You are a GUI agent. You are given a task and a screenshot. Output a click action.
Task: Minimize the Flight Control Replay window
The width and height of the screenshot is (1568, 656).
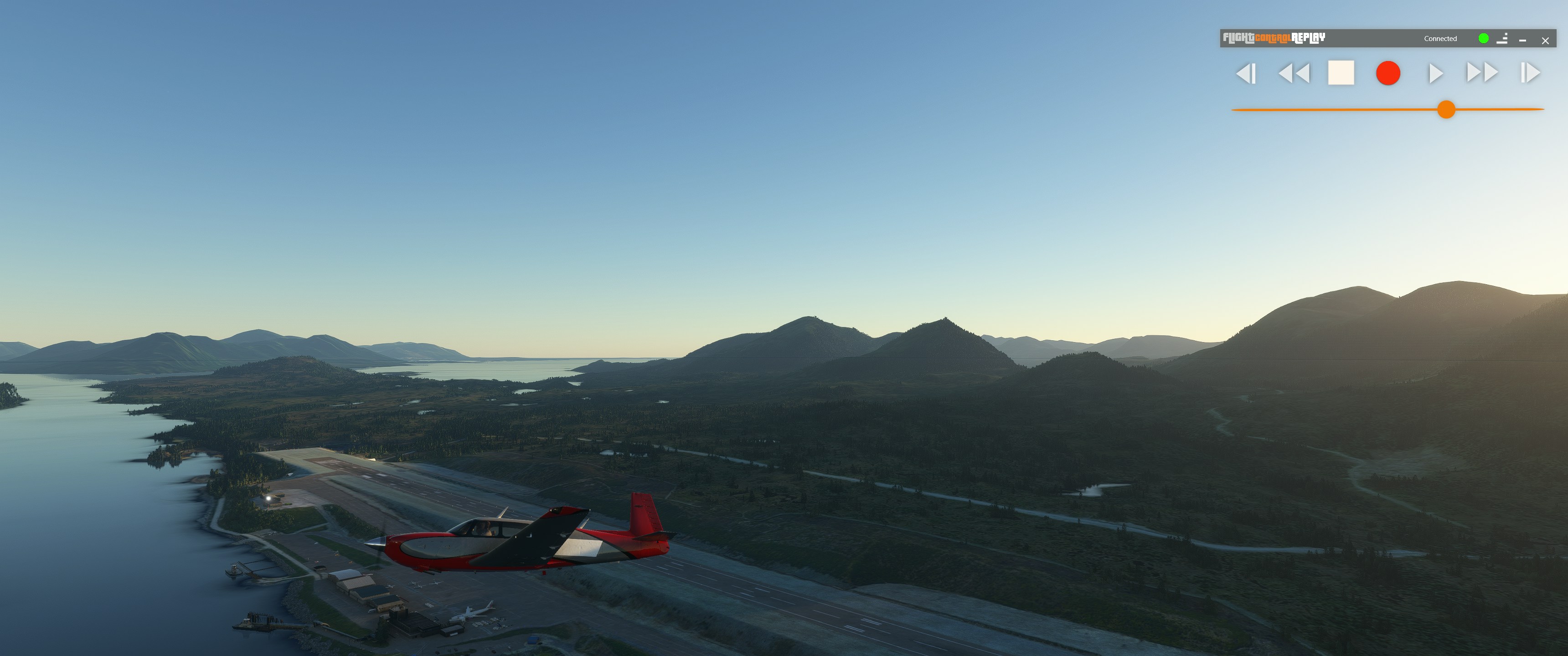pyautogui.click(x=1522, y=40)
